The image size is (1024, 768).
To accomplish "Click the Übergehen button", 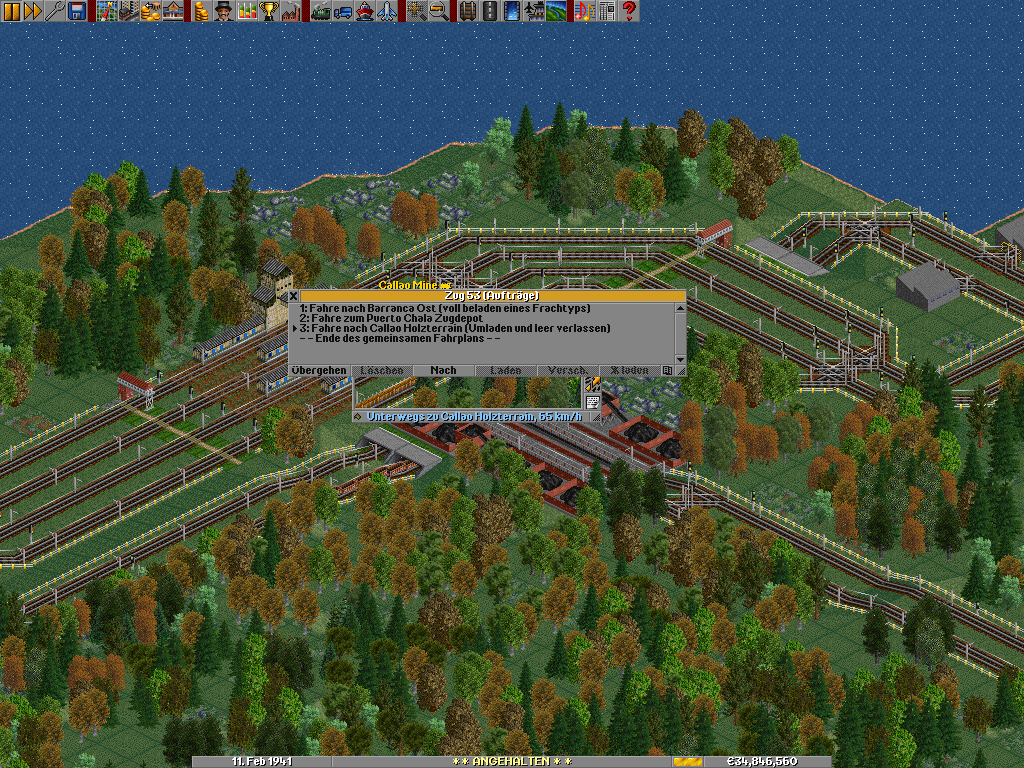I will [x=319, y=371].
